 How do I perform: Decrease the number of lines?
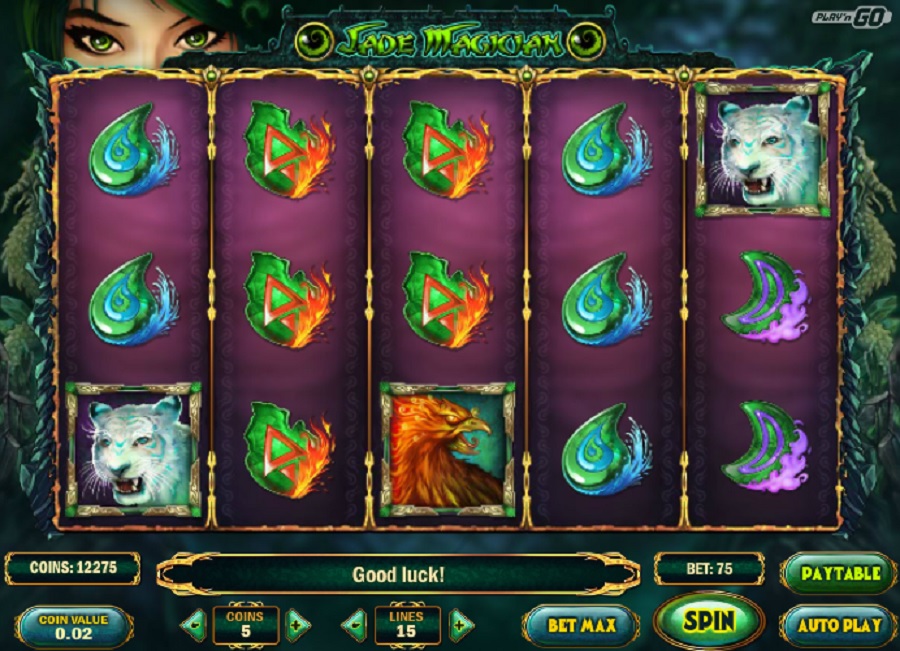(356, 626)
